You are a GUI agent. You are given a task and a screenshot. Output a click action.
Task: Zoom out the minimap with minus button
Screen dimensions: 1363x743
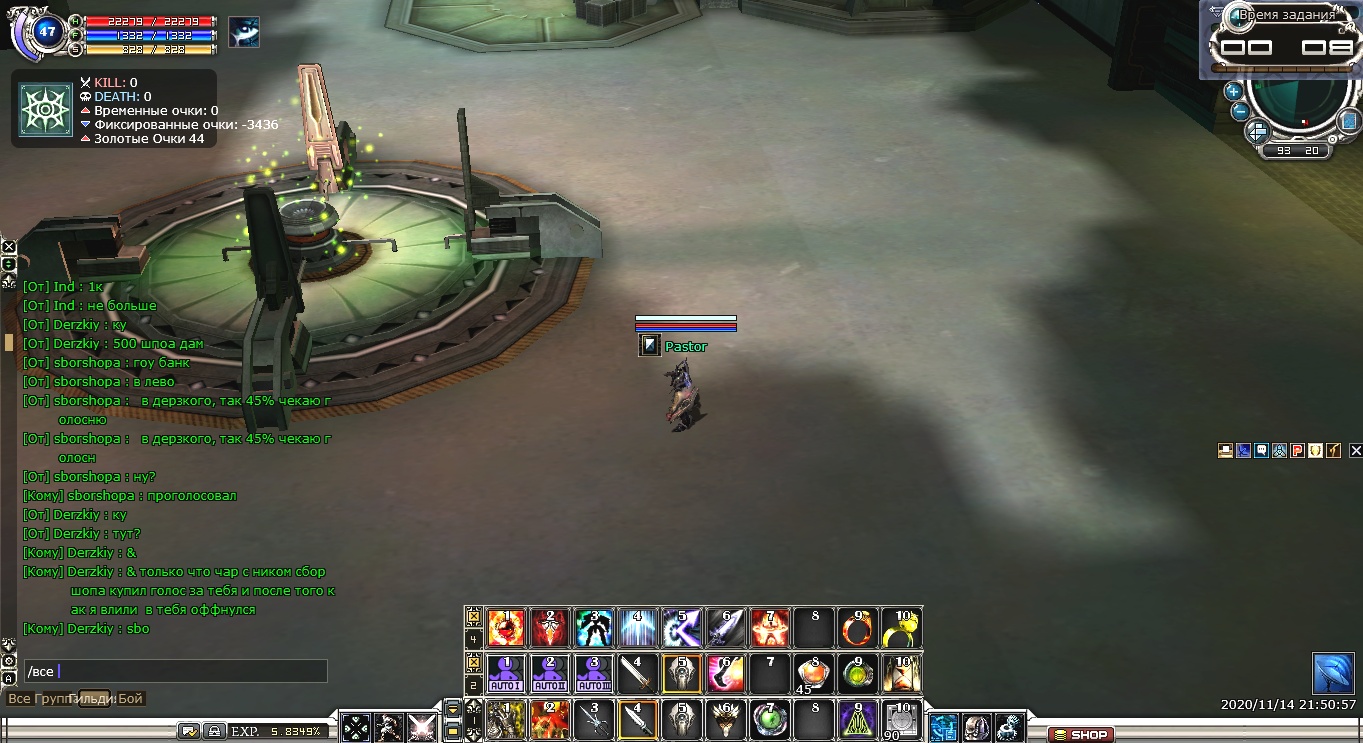pos(1239,110)
